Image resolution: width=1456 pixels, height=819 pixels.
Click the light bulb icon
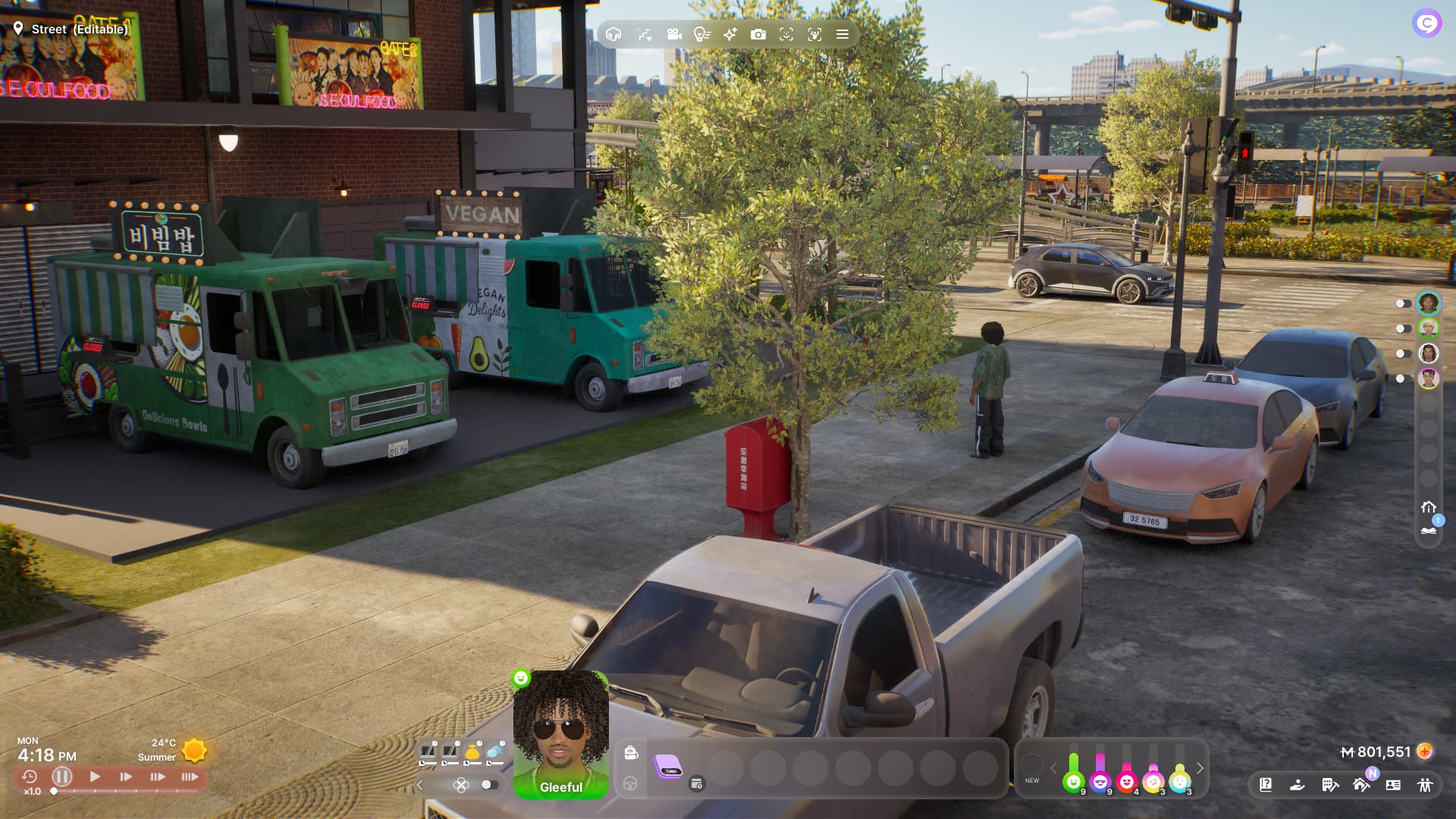tap(701, 34)
